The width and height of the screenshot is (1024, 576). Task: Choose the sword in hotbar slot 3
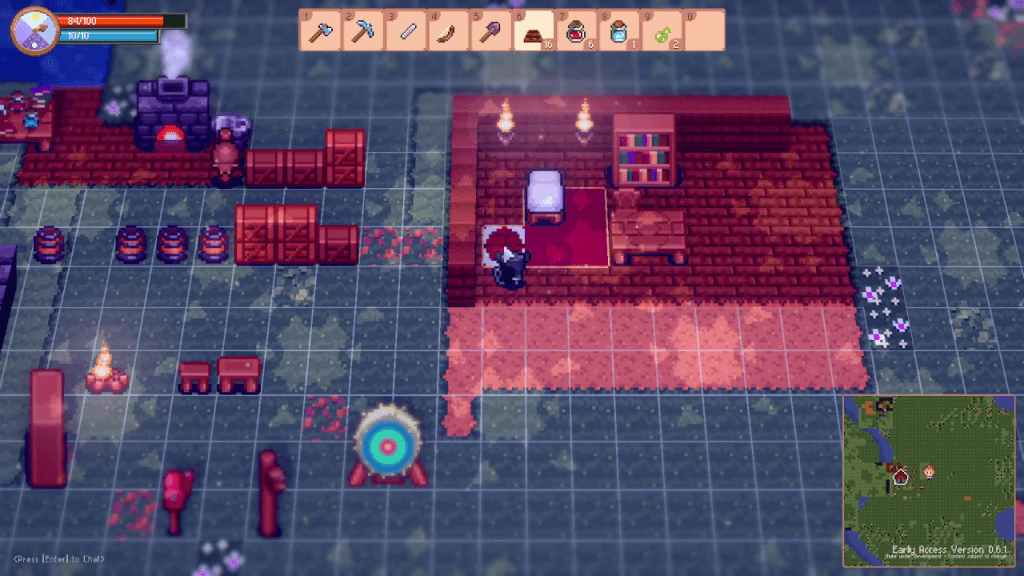tap(405, 31)
